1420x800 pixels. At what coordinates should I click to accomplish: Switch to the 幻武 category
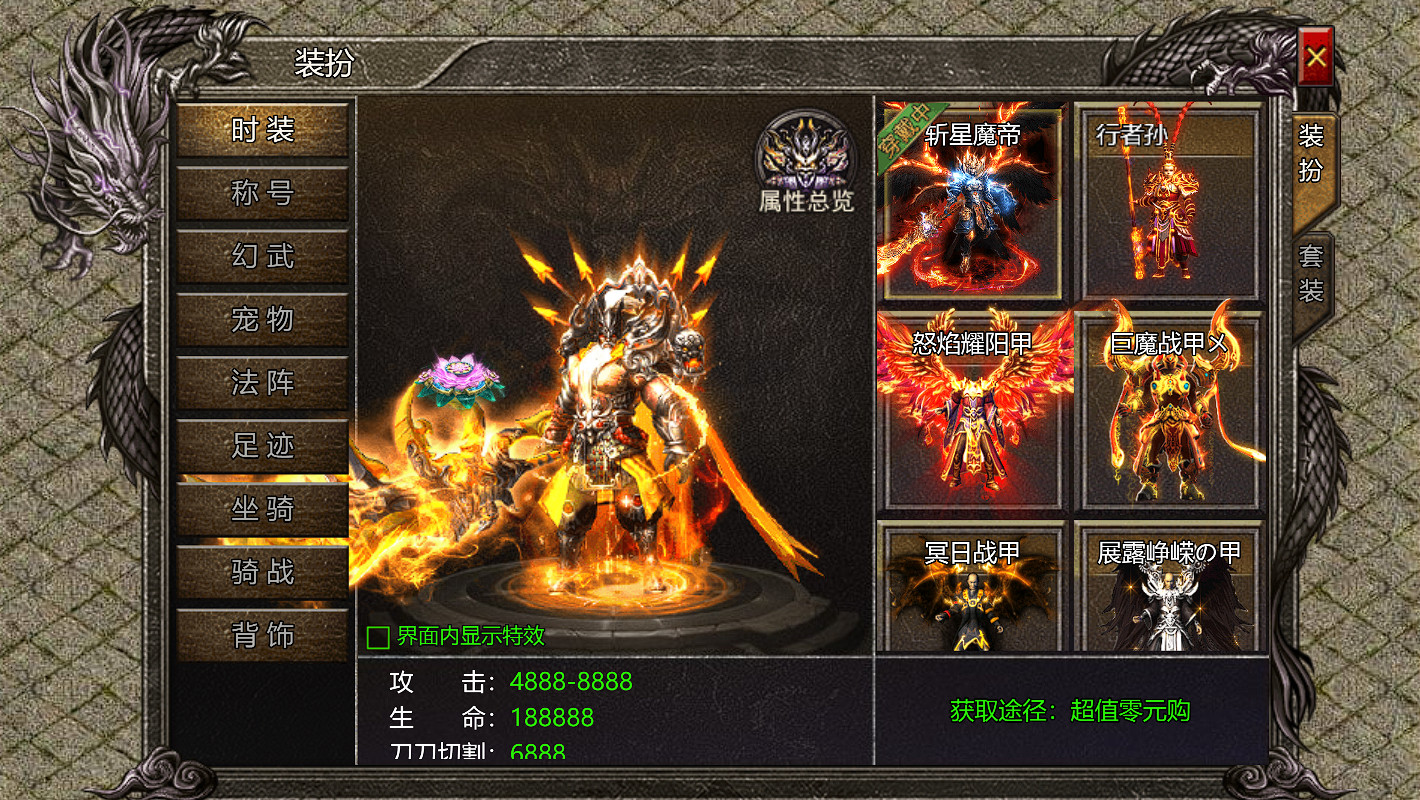(263, 256)
